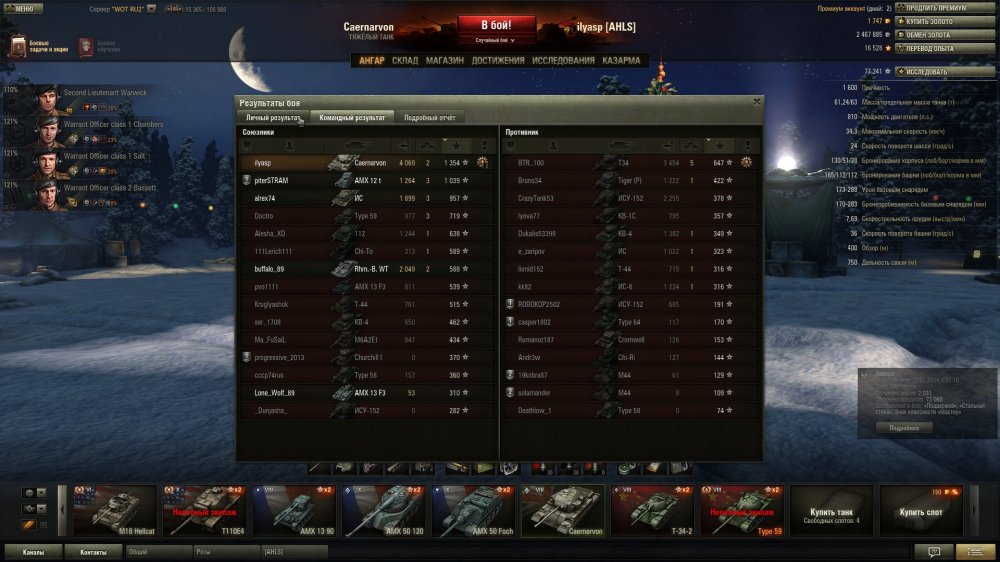Open the ИССЛЕДОВАНИЯ section
The image size is (1000, 562).
[563, 61]
